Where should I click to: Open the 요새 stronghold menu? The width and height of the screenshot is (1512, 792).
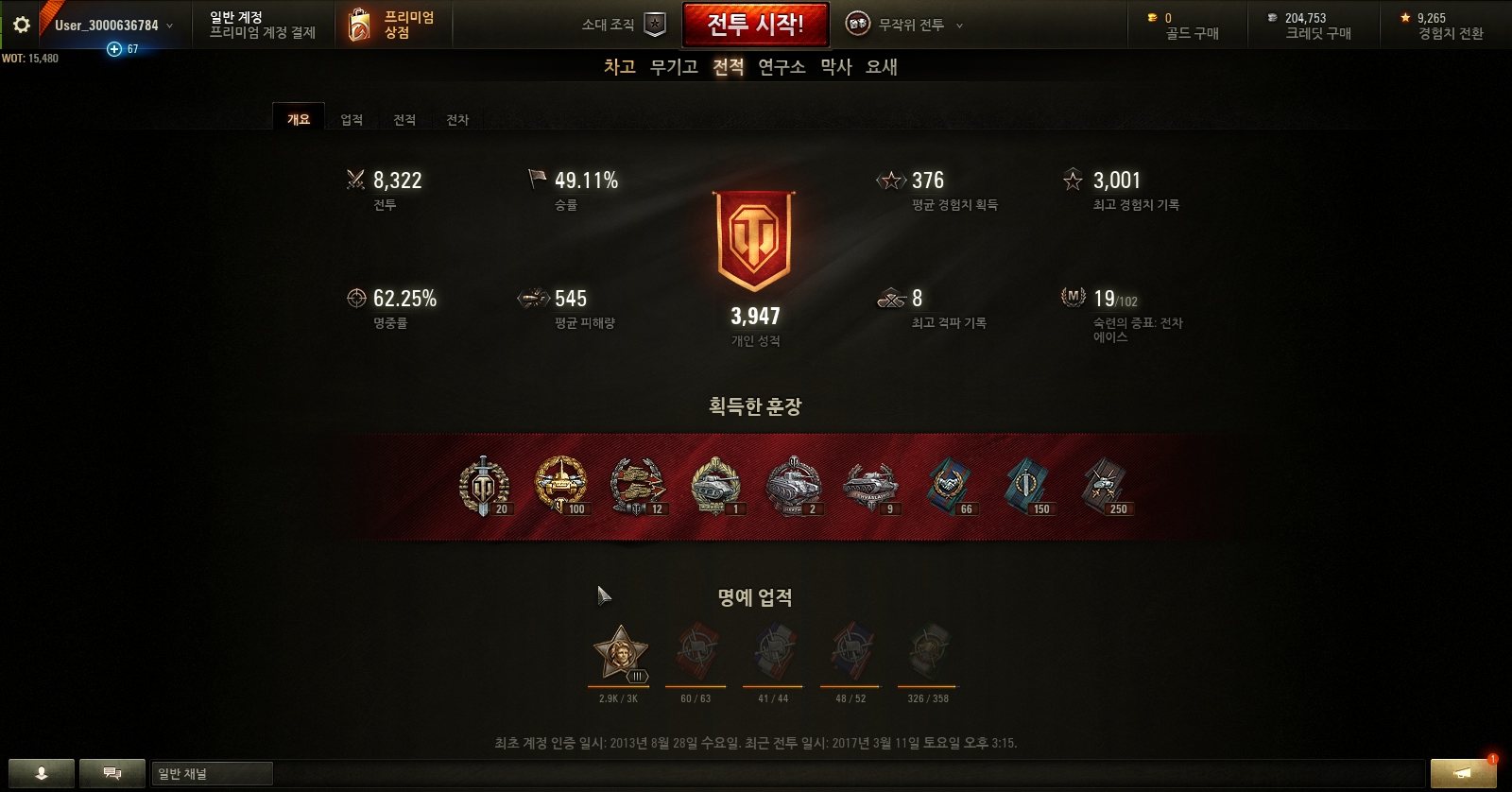pyautogui.click(x=882, y=67)
